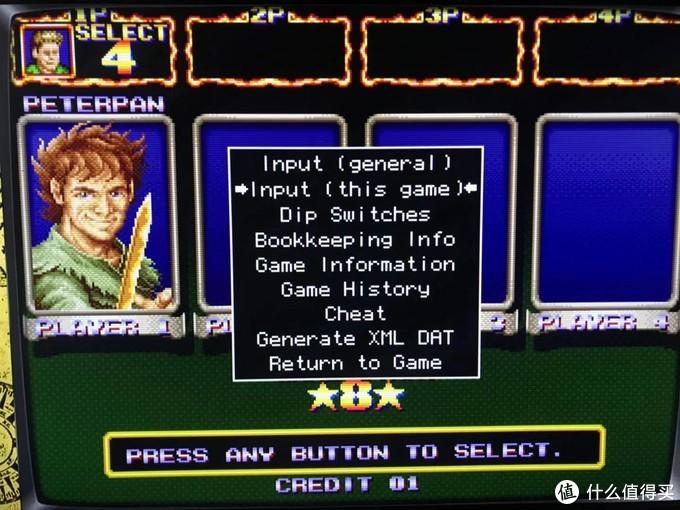Open the Cheat menu
This screenshot has height=510, width=680.
[x=355, y=314]
